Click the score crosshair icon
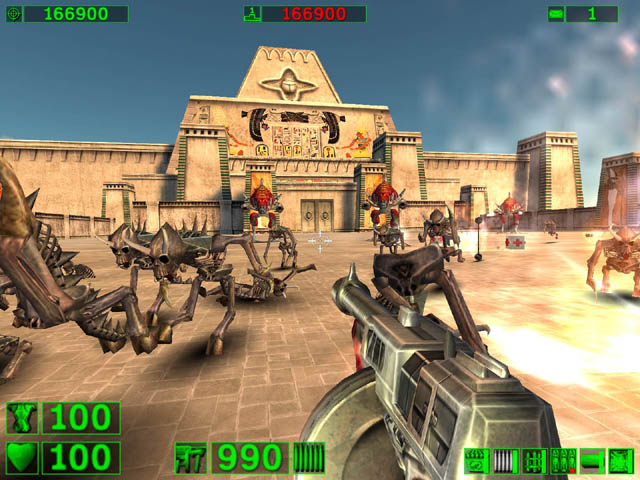Image resolution: width=640 pixels, height=480 pixels. tap(13, 14)
